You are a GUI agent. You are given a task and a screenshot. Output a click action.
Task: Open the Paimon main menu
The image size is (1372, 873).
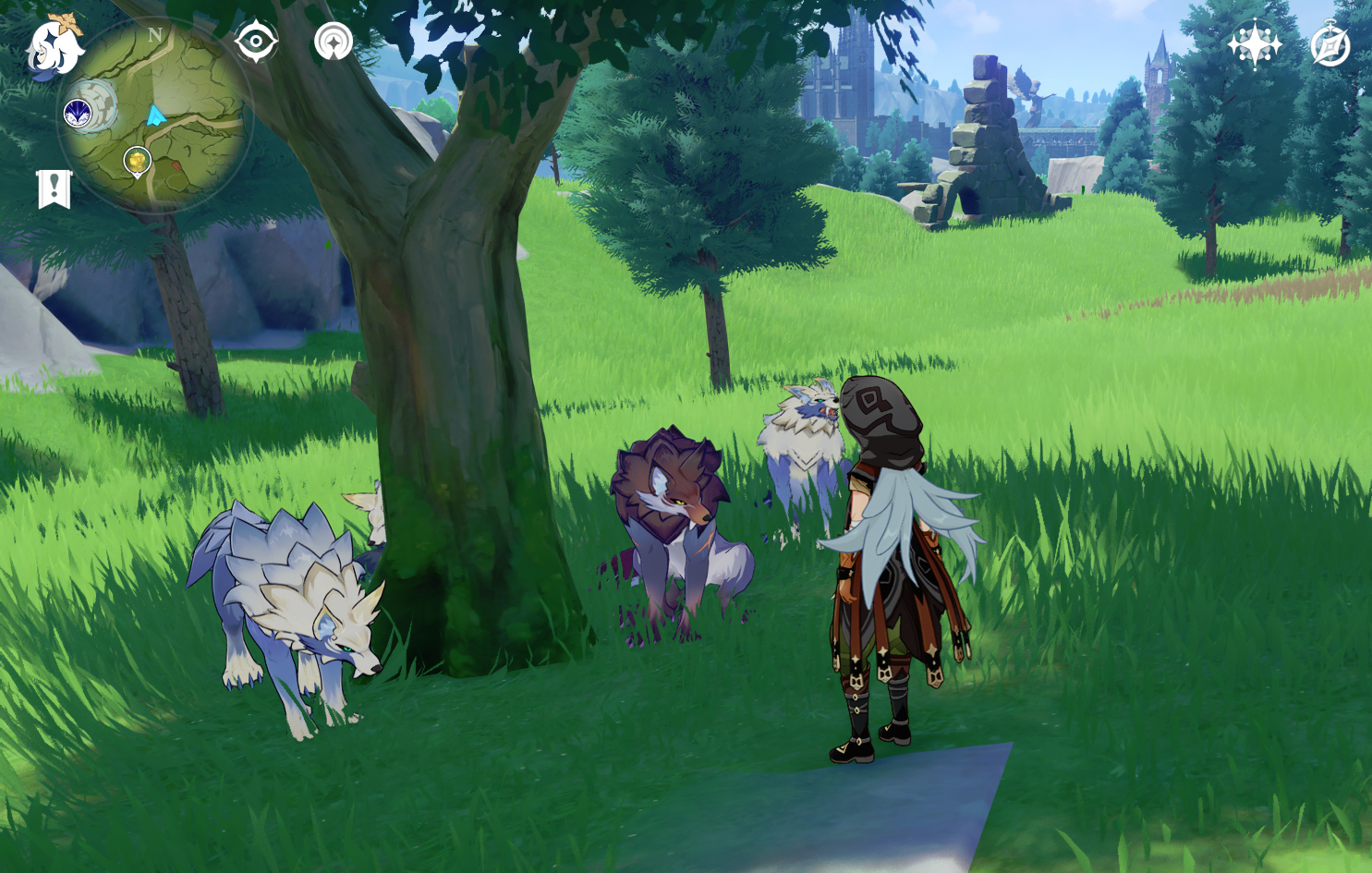click(54, 46)
